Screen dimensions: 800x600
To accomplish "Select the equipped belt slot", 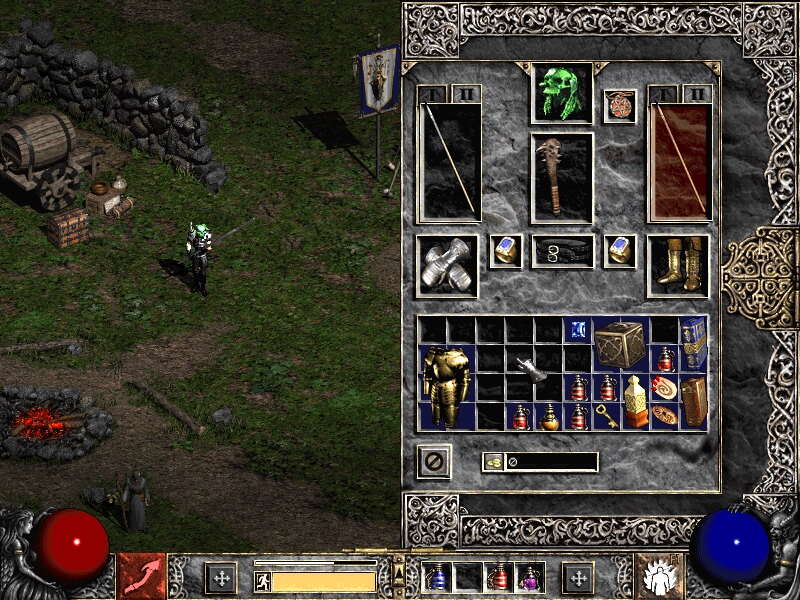I will pyautogui.click(x=562, y=252).
